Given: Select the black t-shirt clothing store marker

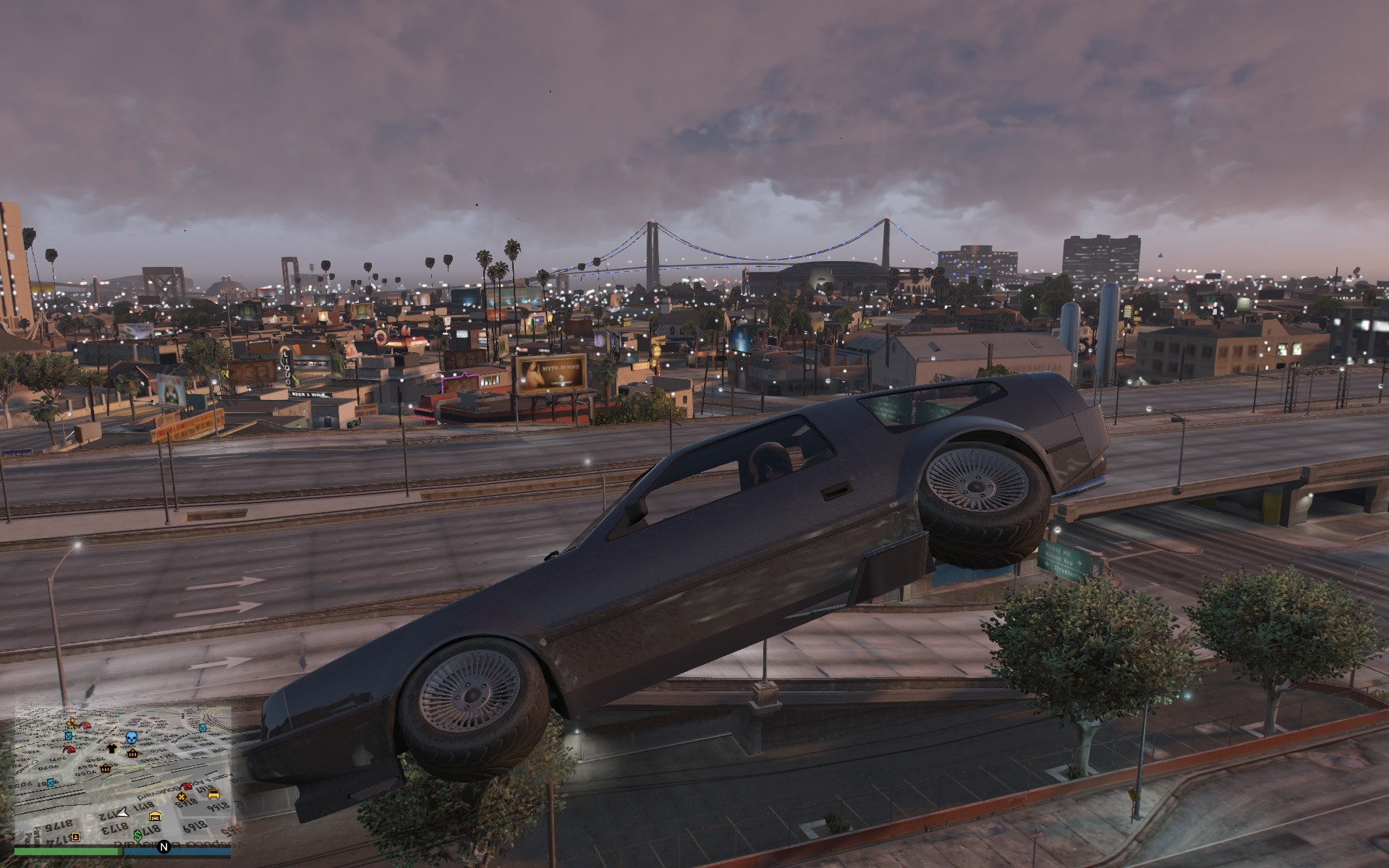Looking at the screenshot, I should [111, 749].
